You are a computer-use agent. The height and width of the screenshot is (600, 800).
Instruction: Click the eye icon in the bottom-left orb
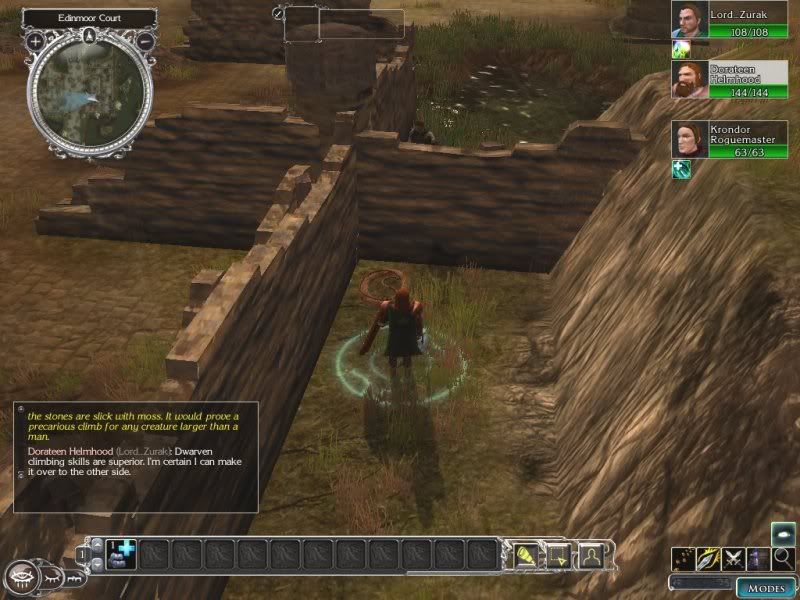(22, 577)
